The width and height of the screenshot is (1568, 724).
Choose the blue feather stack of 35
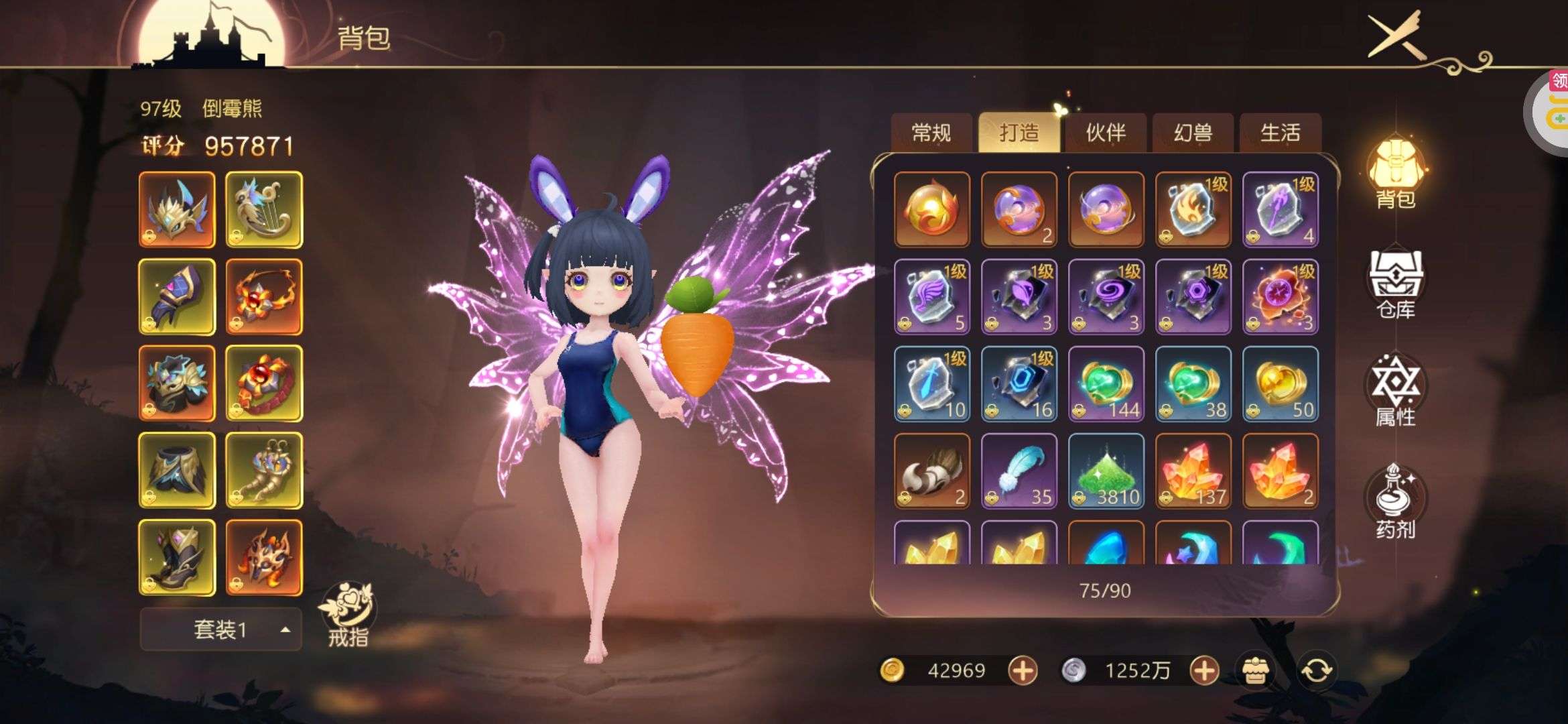[x=1019, y=471]
